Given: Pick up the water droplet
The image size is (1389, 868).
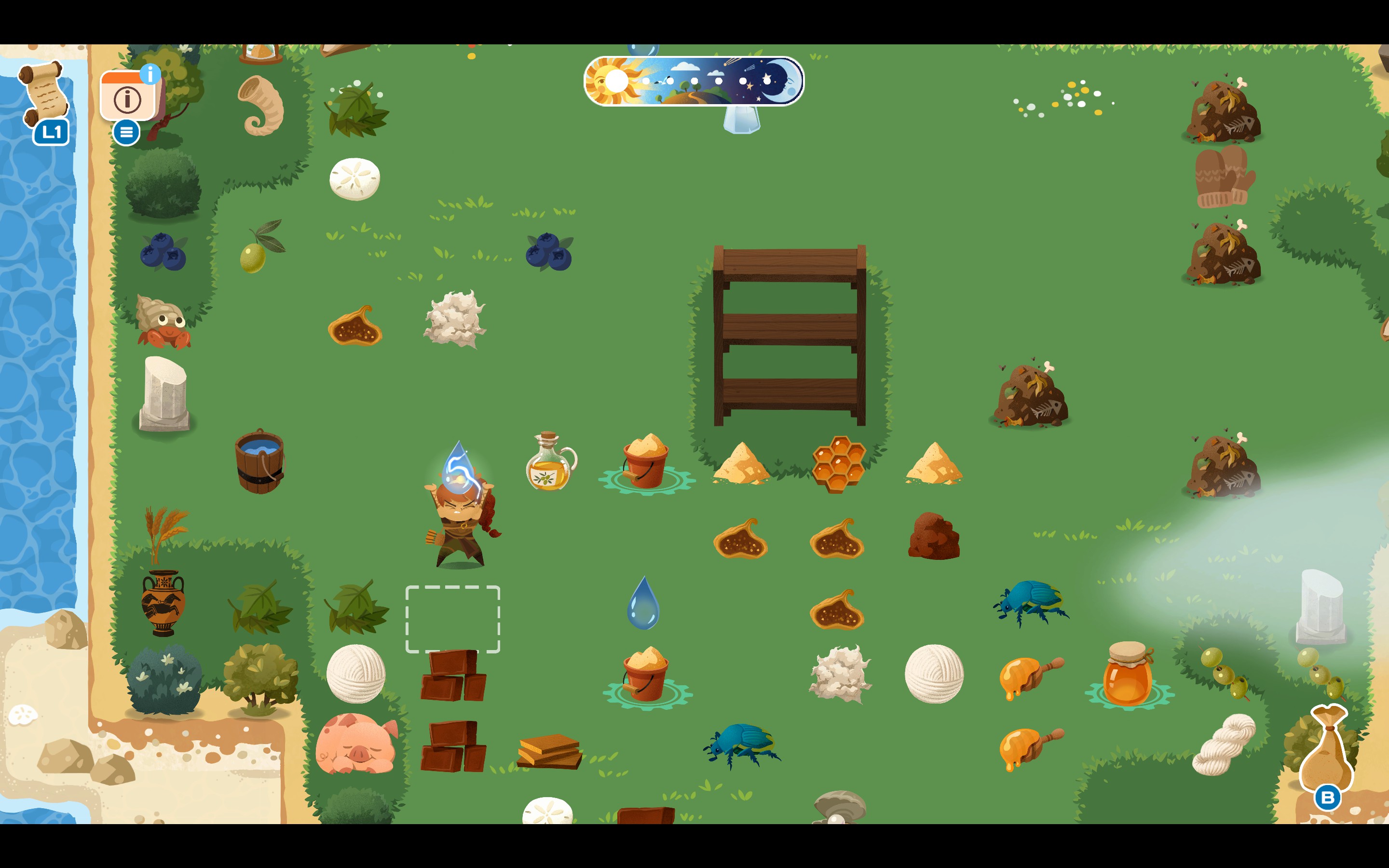Looking at the screenshot, I should 644,603.
